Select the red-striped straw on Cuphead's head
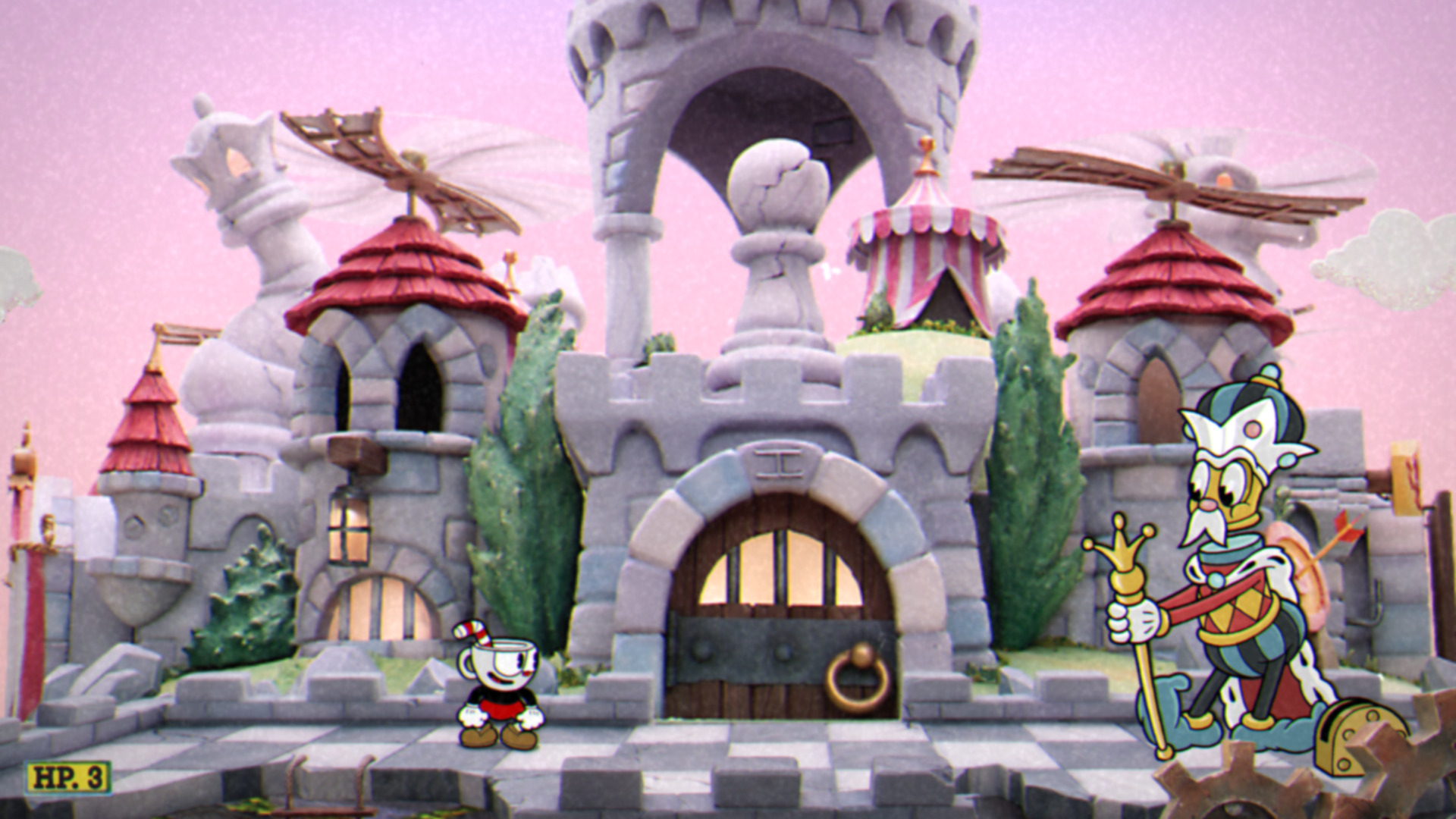The height and width of the screenshot is (819, 1456). (468, 629)
